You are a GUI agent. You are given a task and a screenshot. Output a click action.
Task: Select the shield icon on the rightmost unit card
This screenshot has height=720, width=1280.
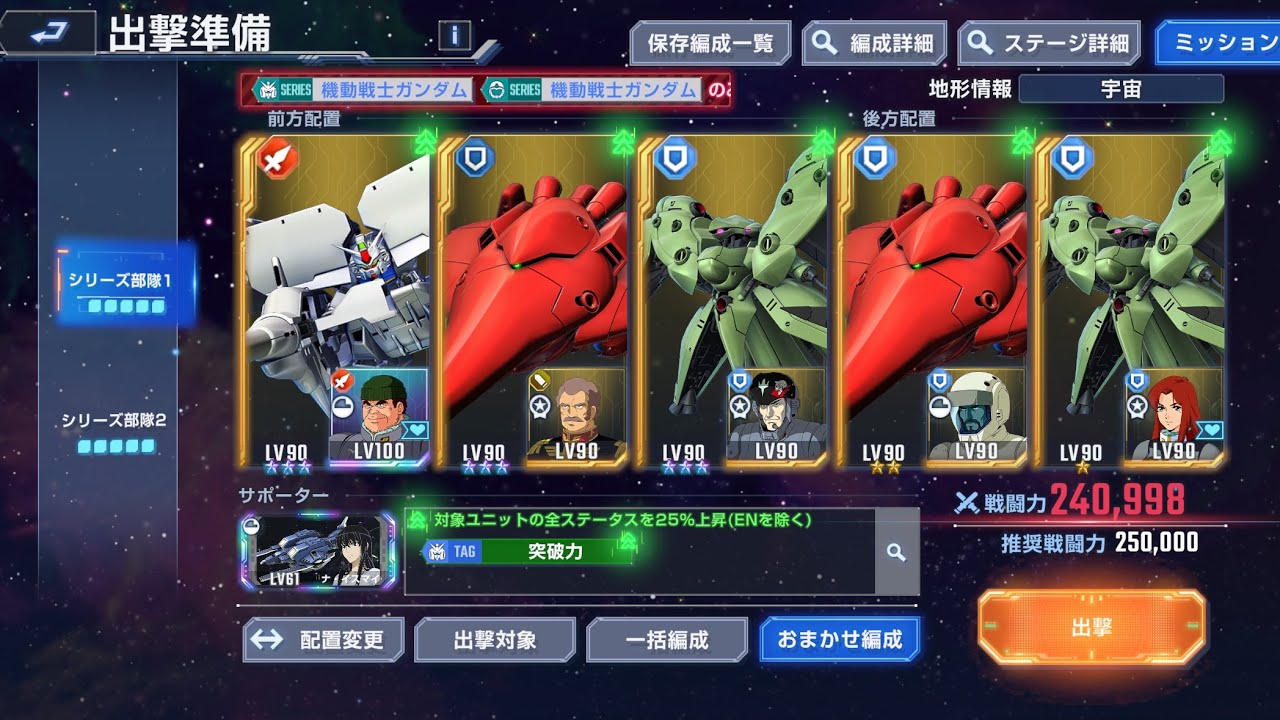[x=1072, y=158]
